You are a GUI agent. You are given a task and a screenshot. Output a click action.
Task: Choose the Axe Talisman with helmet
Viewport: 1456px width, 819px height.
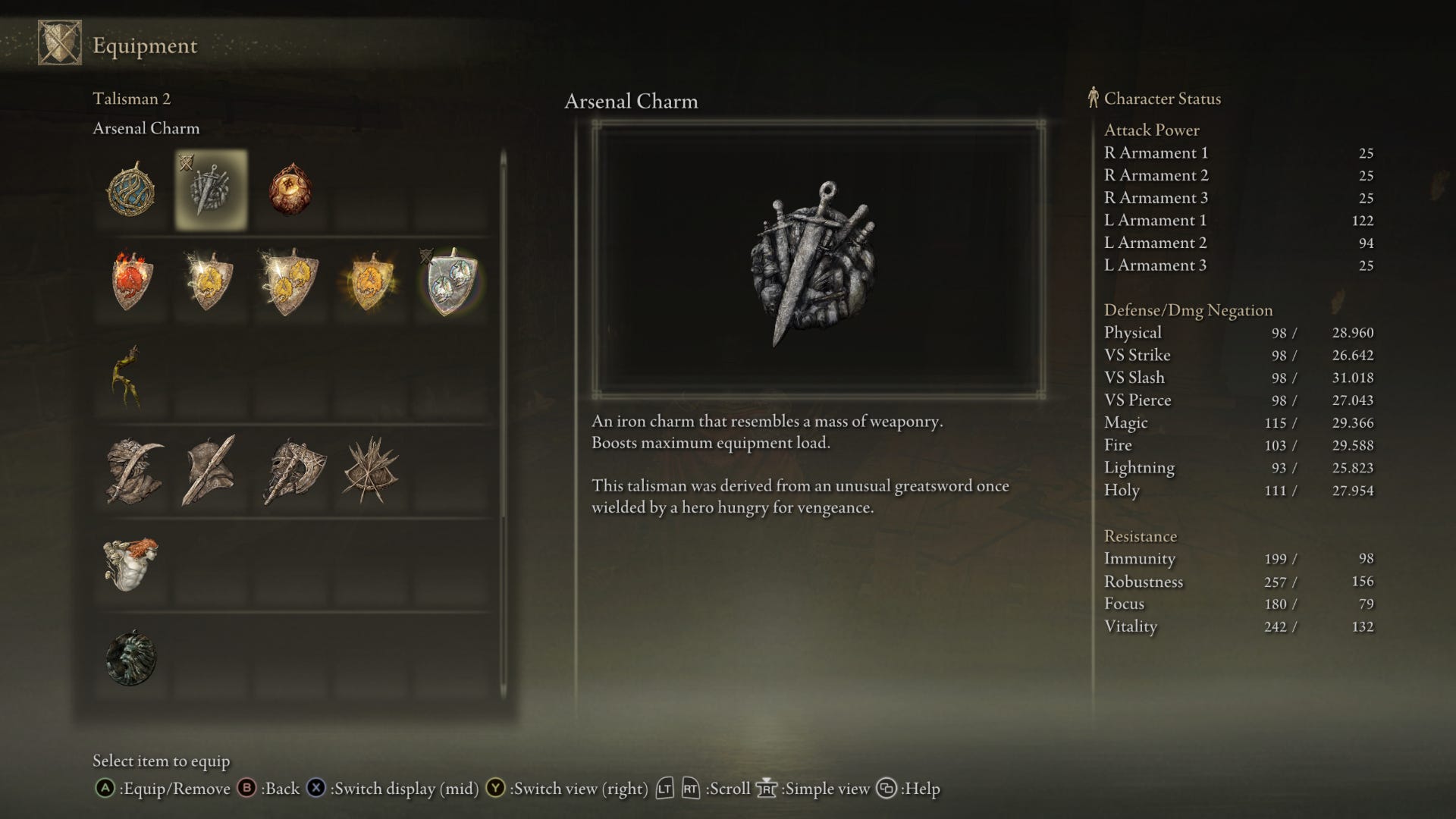pos(293,472)
